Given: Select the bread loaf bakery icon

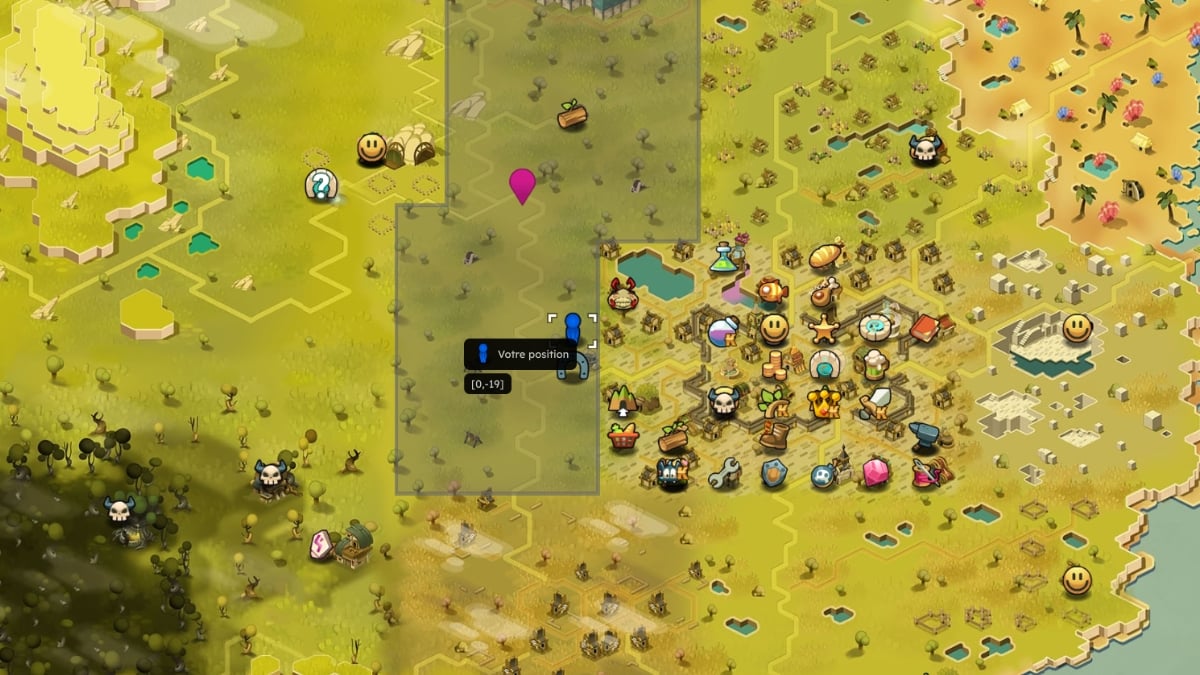Looking at the screenshot, I should pyautogui.click(x=827, y=254).
